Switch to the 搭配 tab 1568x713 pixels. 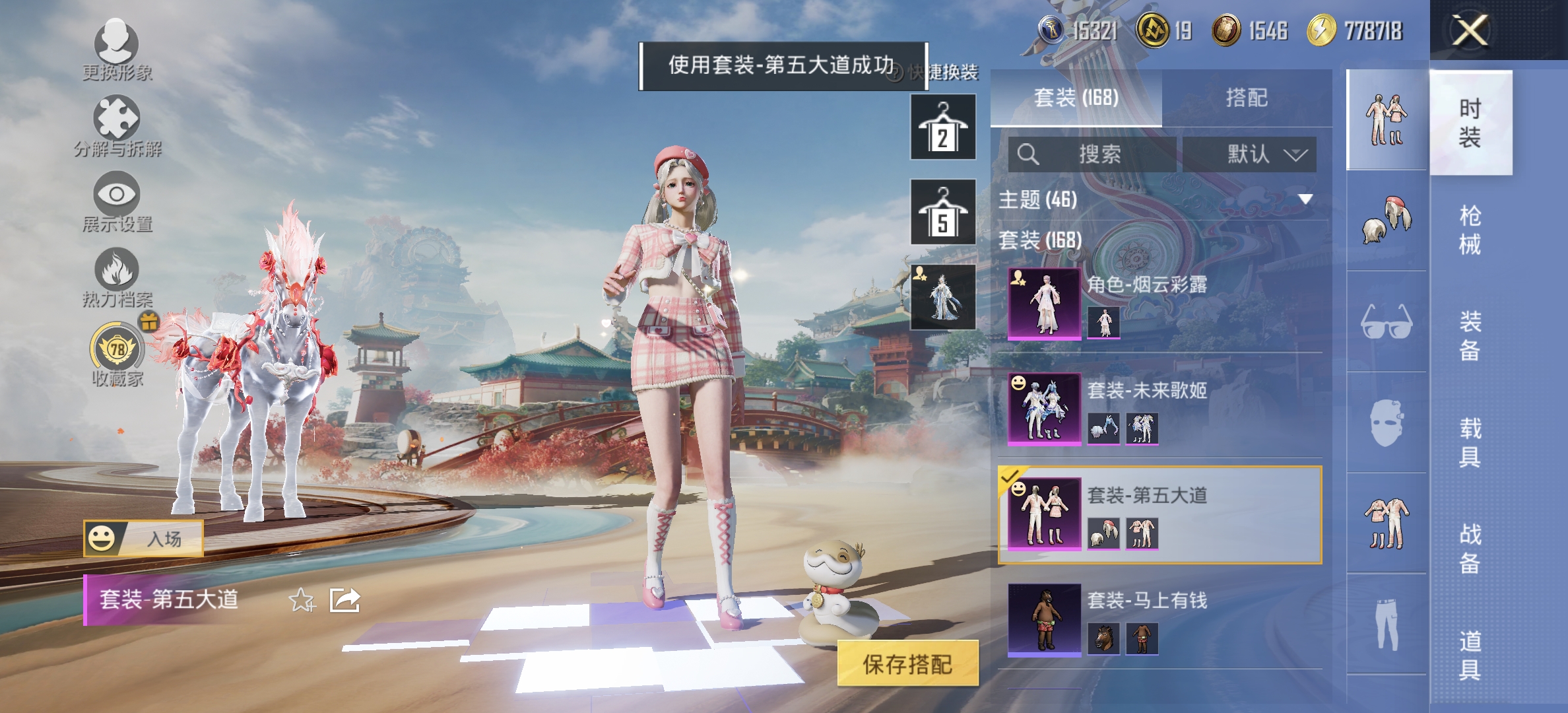coord(1247,97)
